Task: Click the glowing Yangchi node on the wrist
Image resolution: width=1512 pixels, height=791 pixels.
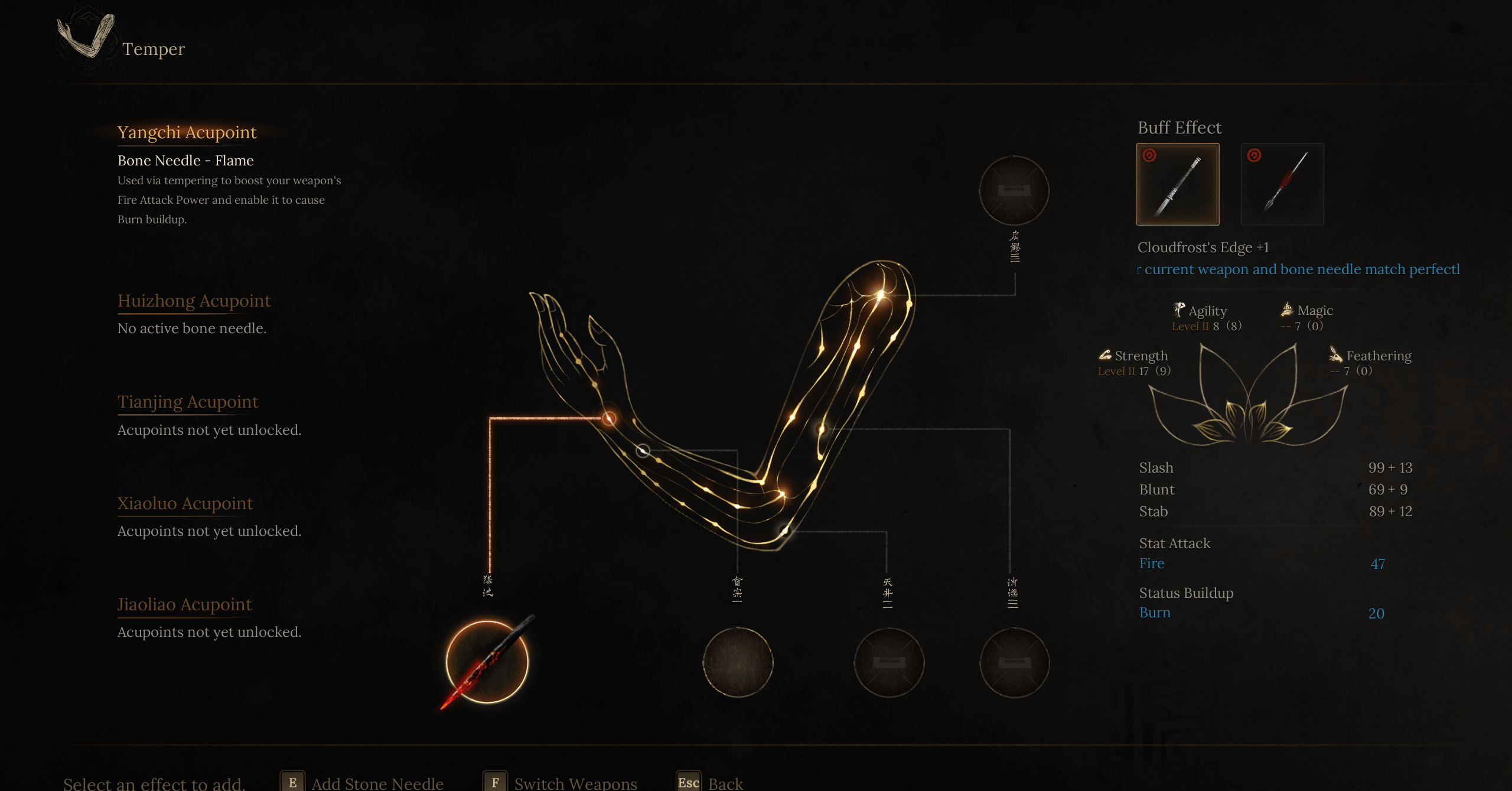Action: tap(609, 419)
